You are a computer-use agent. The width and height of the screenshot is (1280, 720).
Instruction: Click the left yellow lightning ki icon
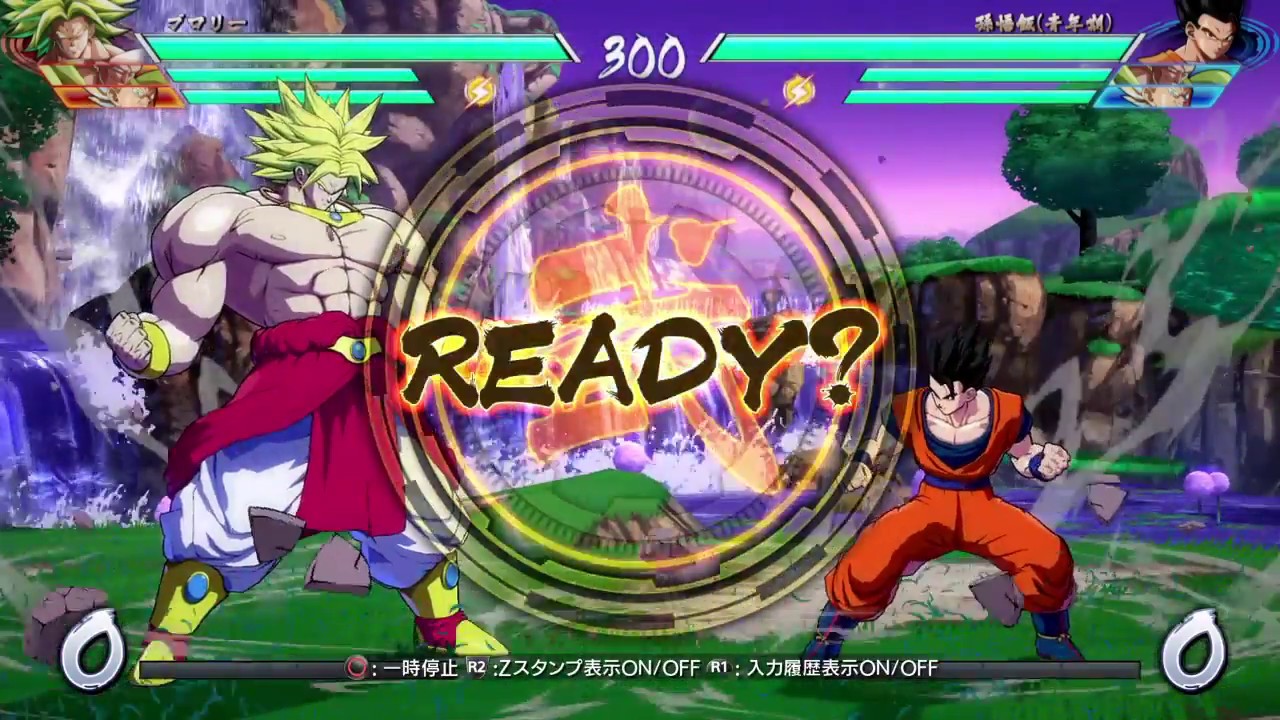coord(481,92)
